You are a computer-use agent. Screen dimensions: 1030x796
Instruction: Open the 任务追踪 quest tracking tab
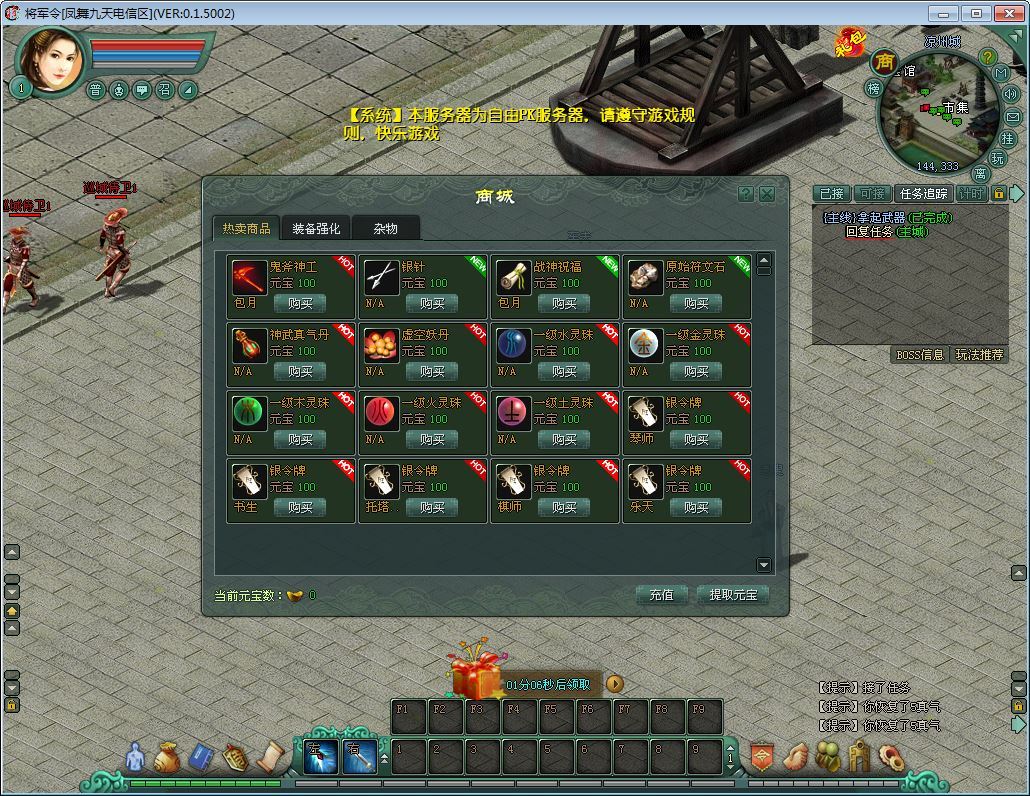(923, 194)
